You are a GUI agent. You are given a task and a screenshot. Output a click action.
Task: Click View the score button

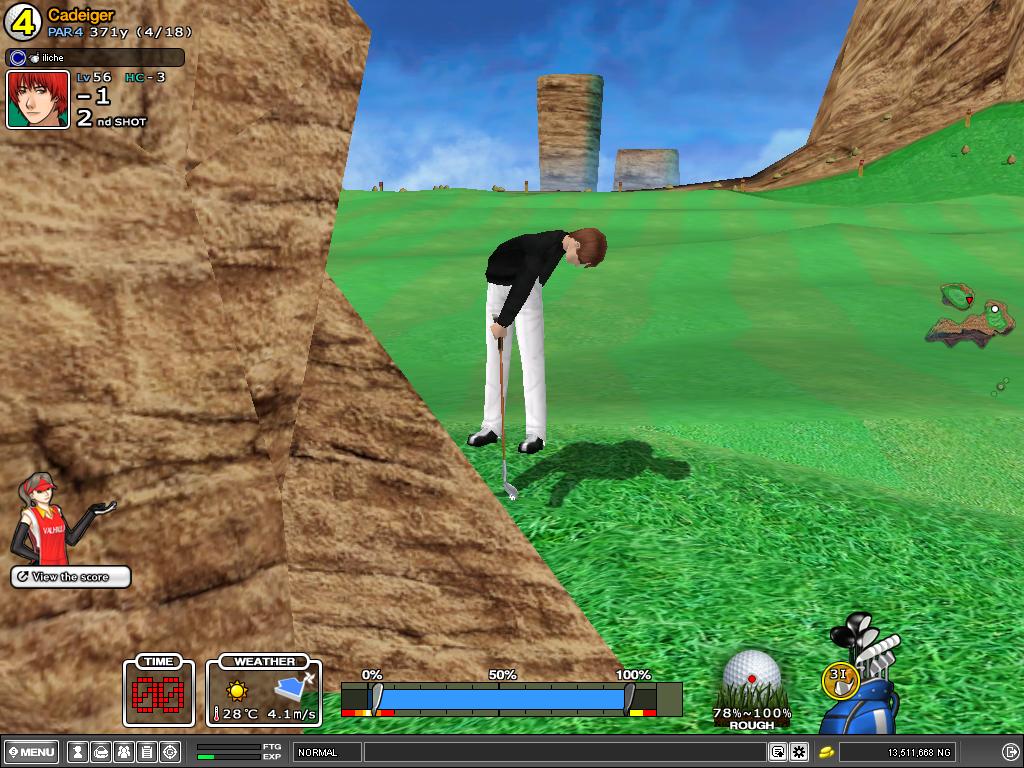coord(71,577)
